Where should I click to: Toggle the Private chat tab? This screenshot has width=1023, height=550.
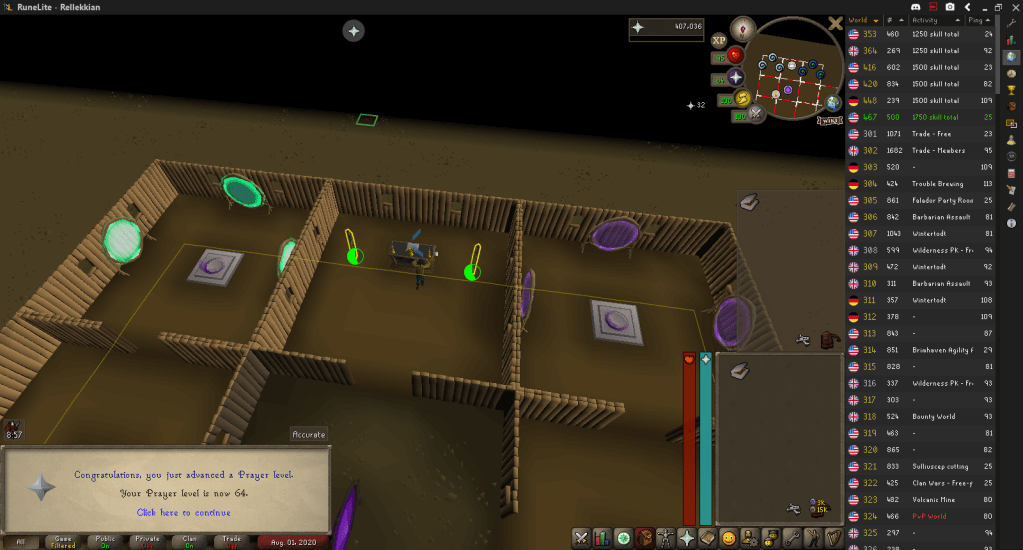(149, 541)
